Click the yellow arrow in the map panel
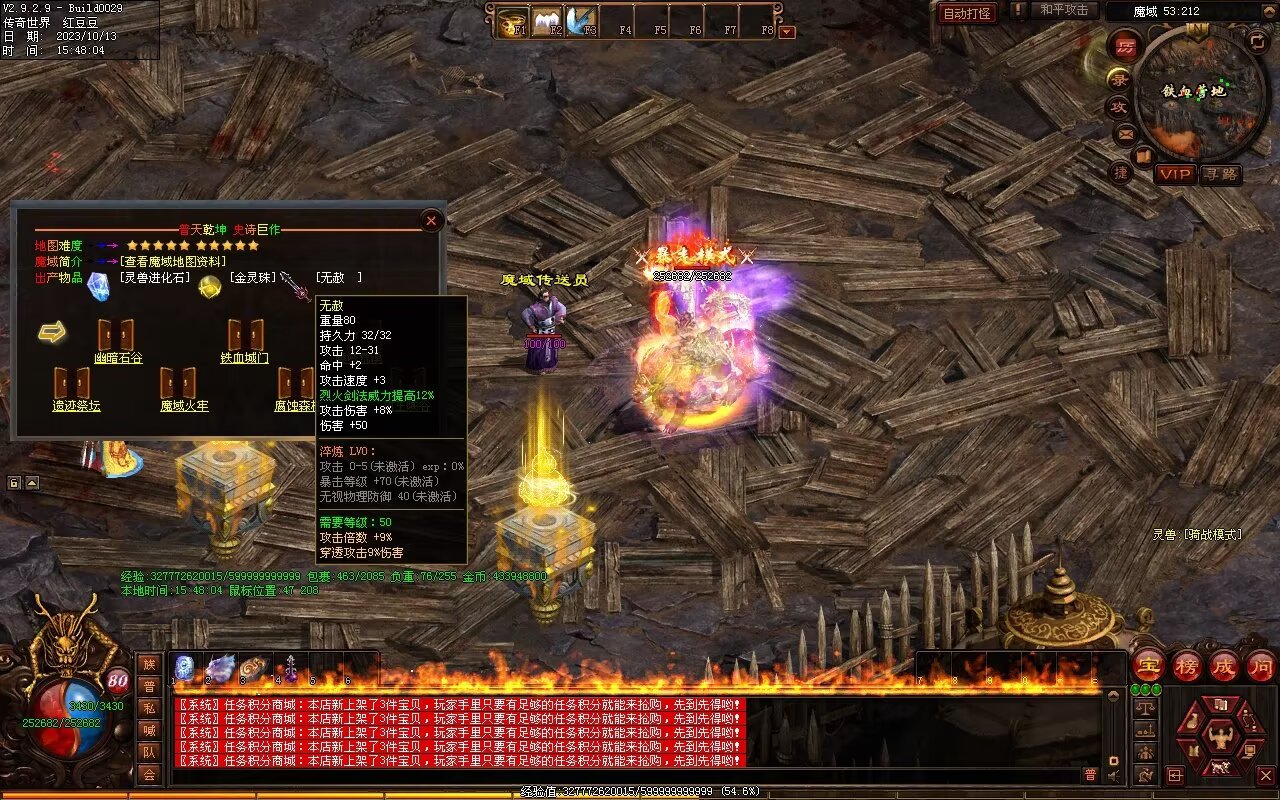Viewport: 1280px width, 800px height. [52, 332]
